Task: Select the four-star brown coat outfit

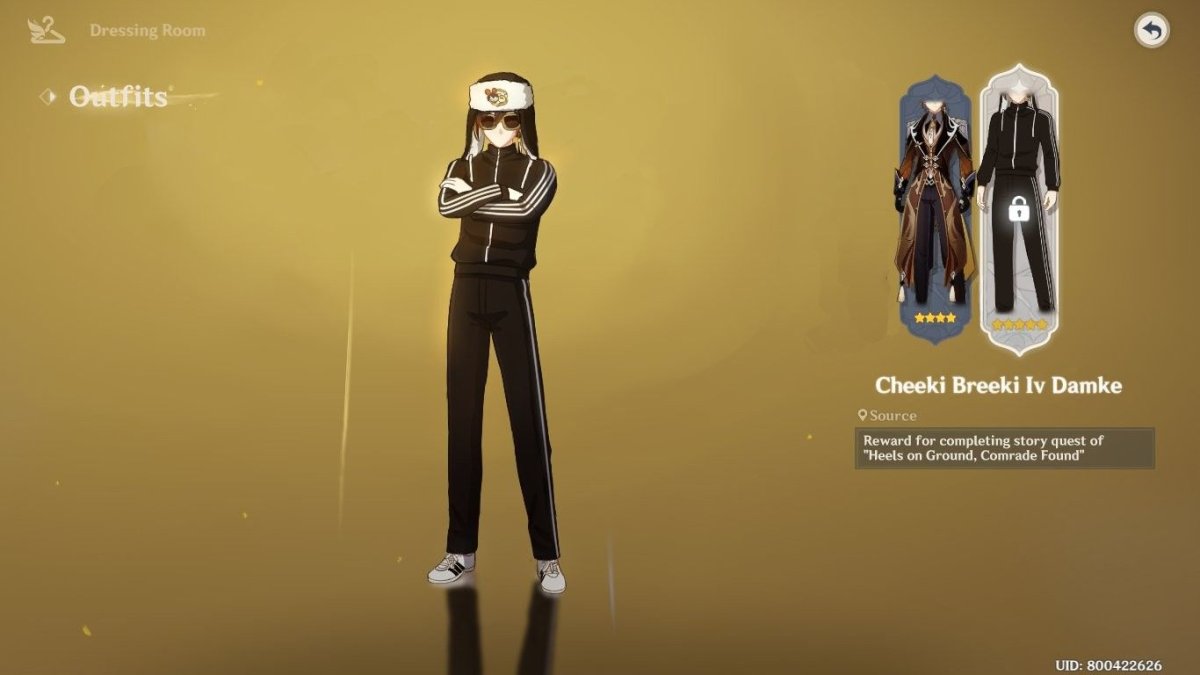Action: pos(932,208)
